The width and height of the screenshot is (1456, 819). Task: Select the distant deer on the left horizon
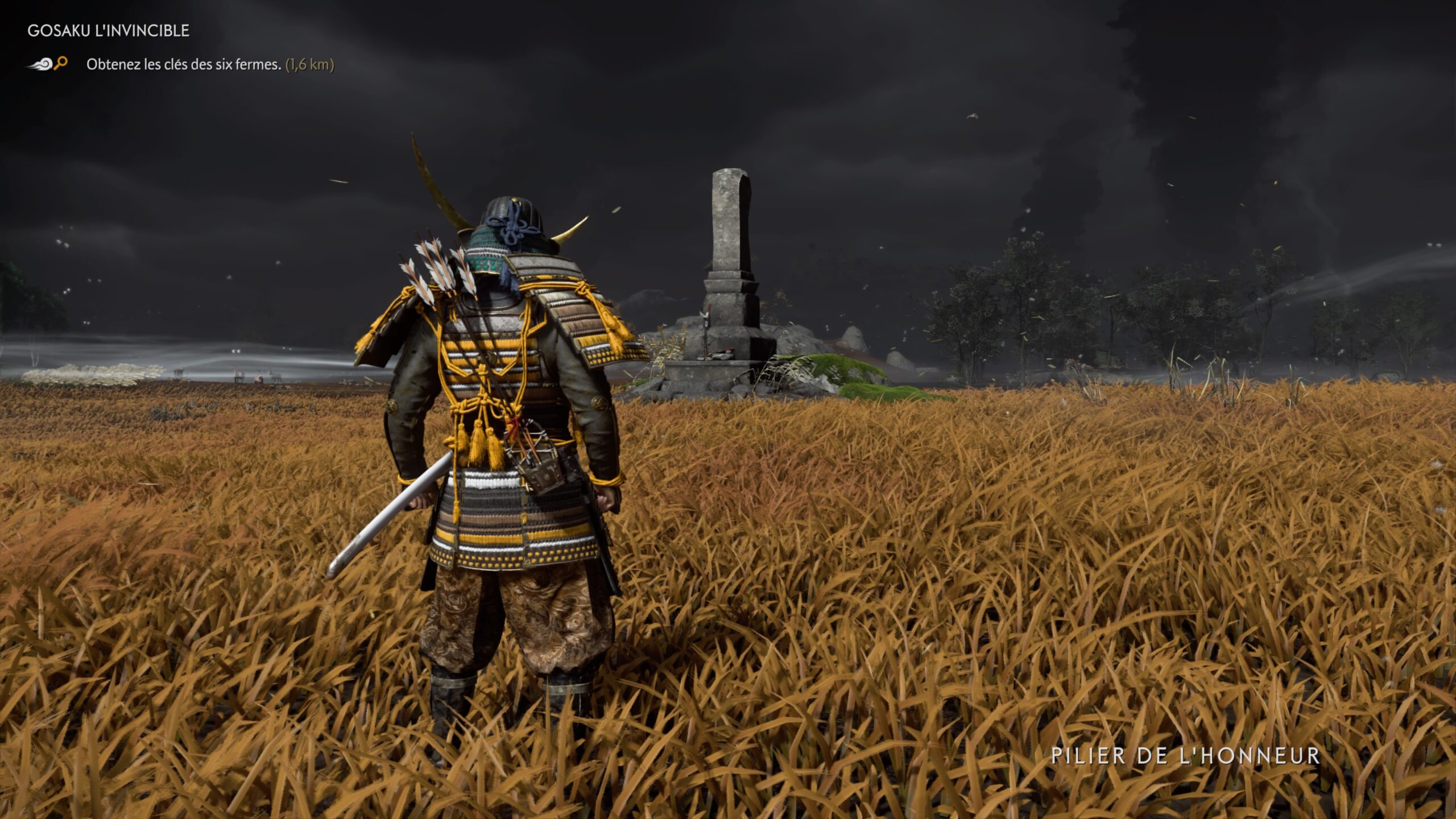pyautogui.click(x=240, y=377)
